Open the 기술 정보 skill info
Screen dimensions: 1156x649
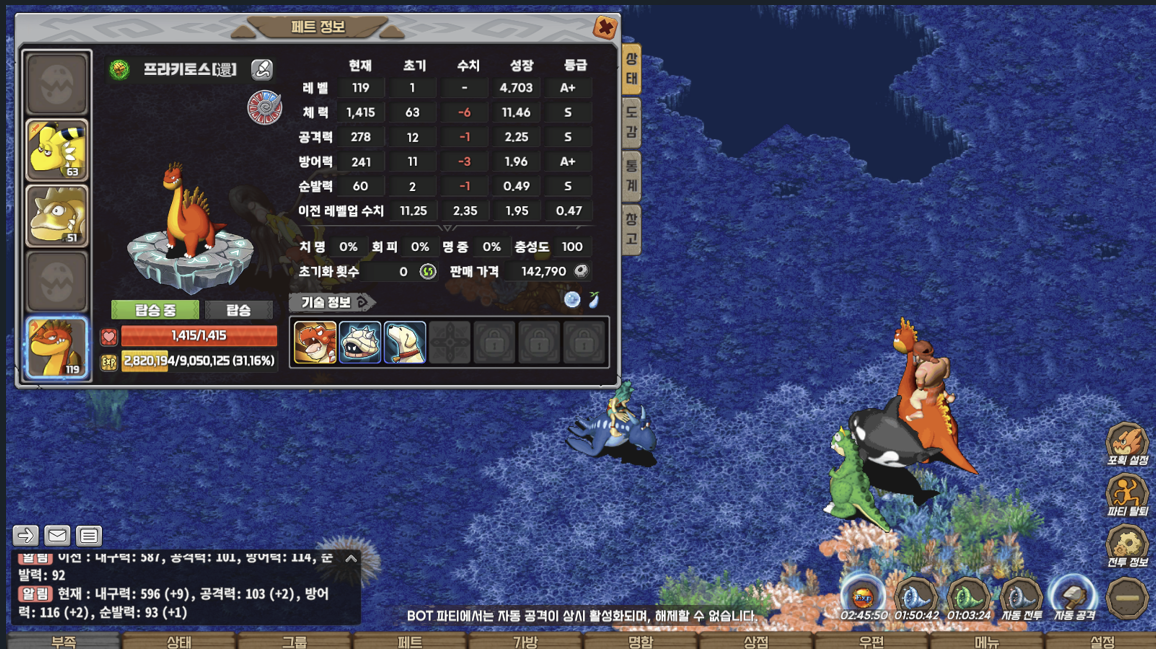tap(333, 302)
